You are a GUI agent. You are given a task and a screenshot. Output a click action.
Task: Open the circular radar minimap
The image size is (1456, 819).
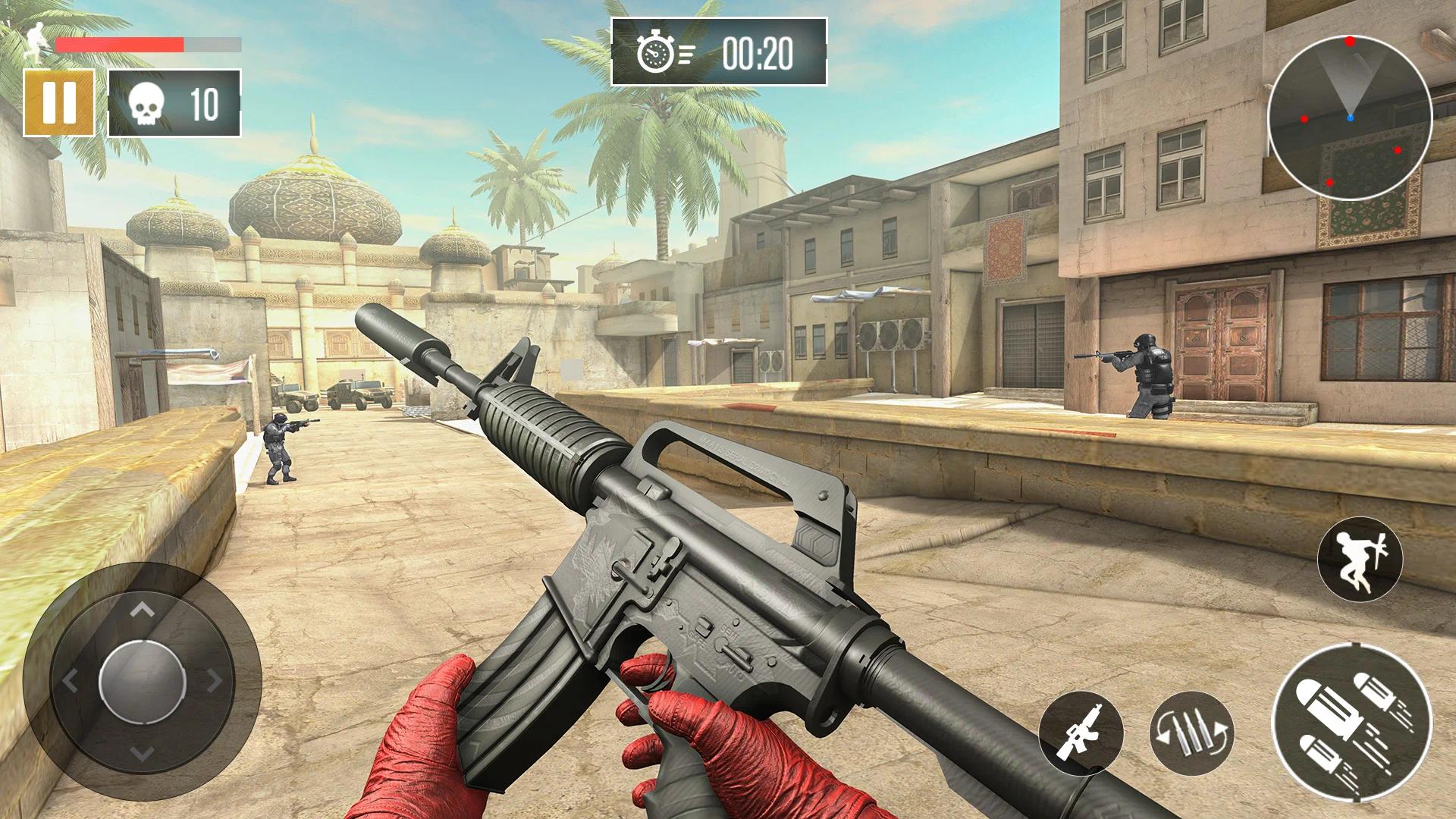[x=1349, y=118]
